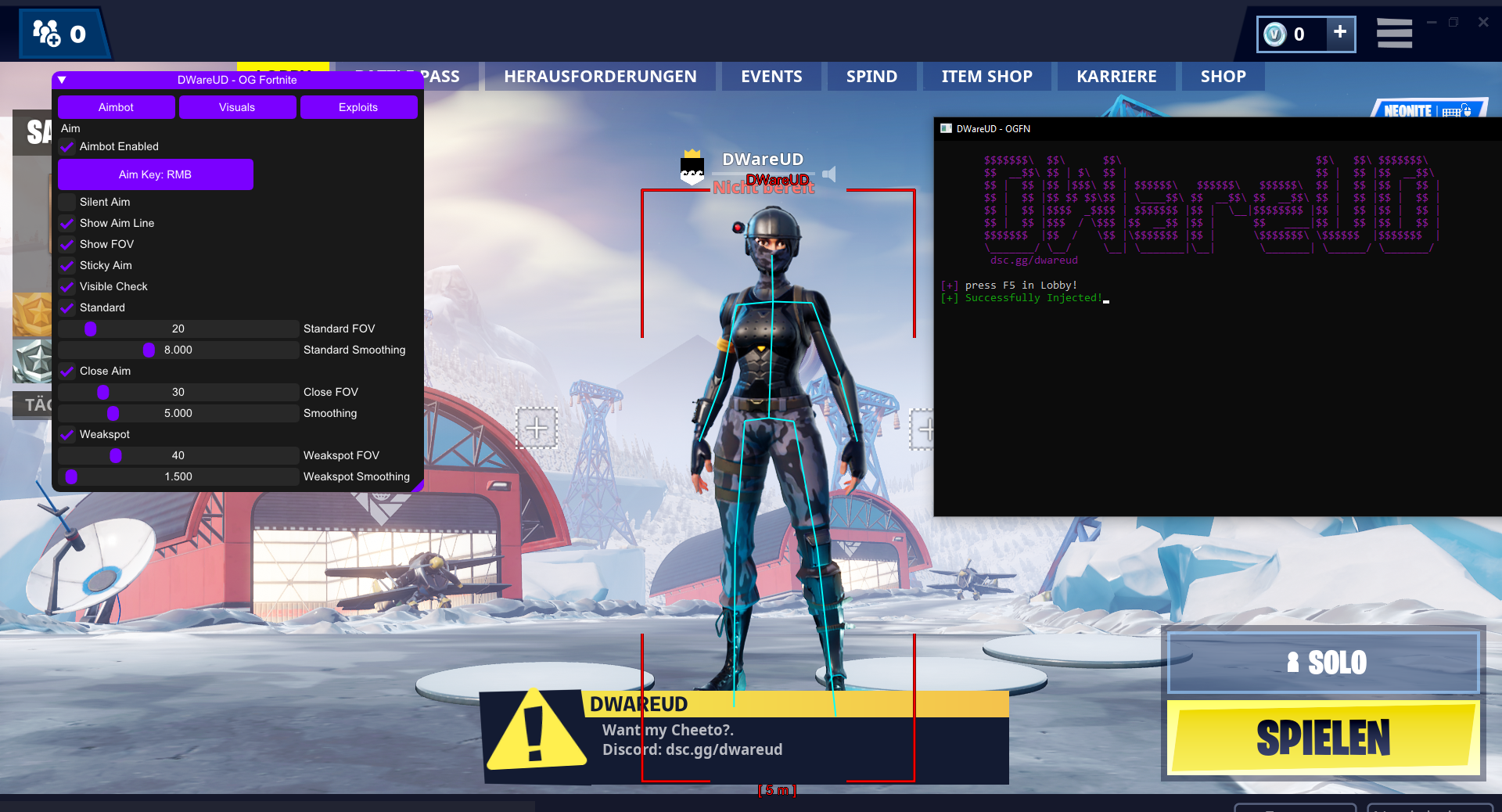This screenshot has height=812, width=1502.
Task: Click the warning triangle on the DWAREUD notification
Action: point(537,734)
